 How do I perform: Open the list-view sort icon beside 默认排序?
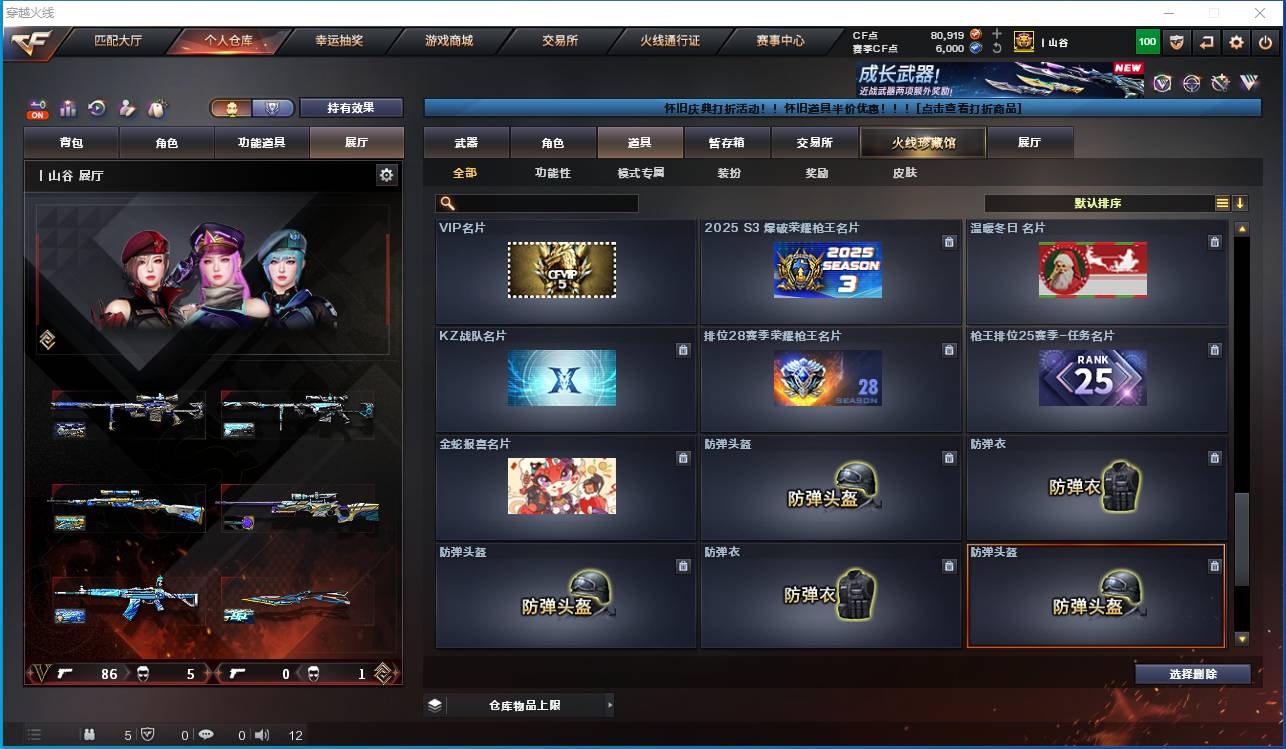pyautogui.click(x=1221, y=203)
